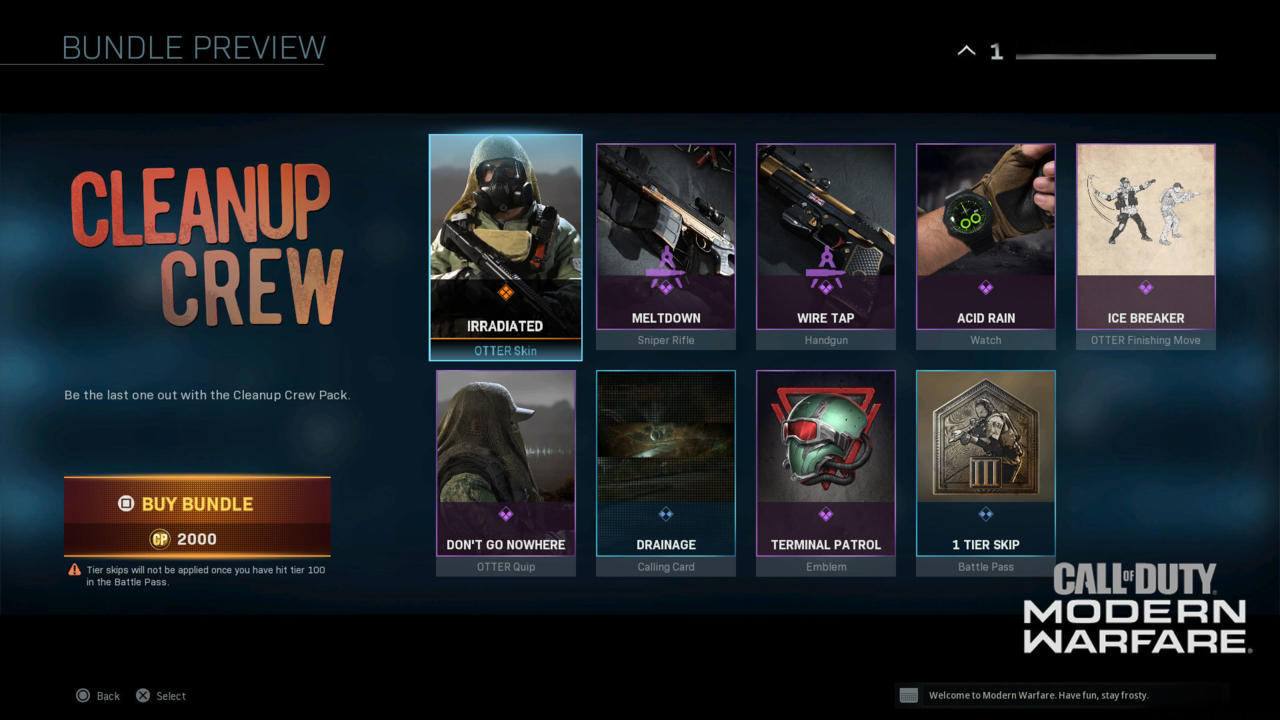1280x720 pixels.
Task: Select the 1 Tier Skip Battle Pass item
Action: click(985, 463)
